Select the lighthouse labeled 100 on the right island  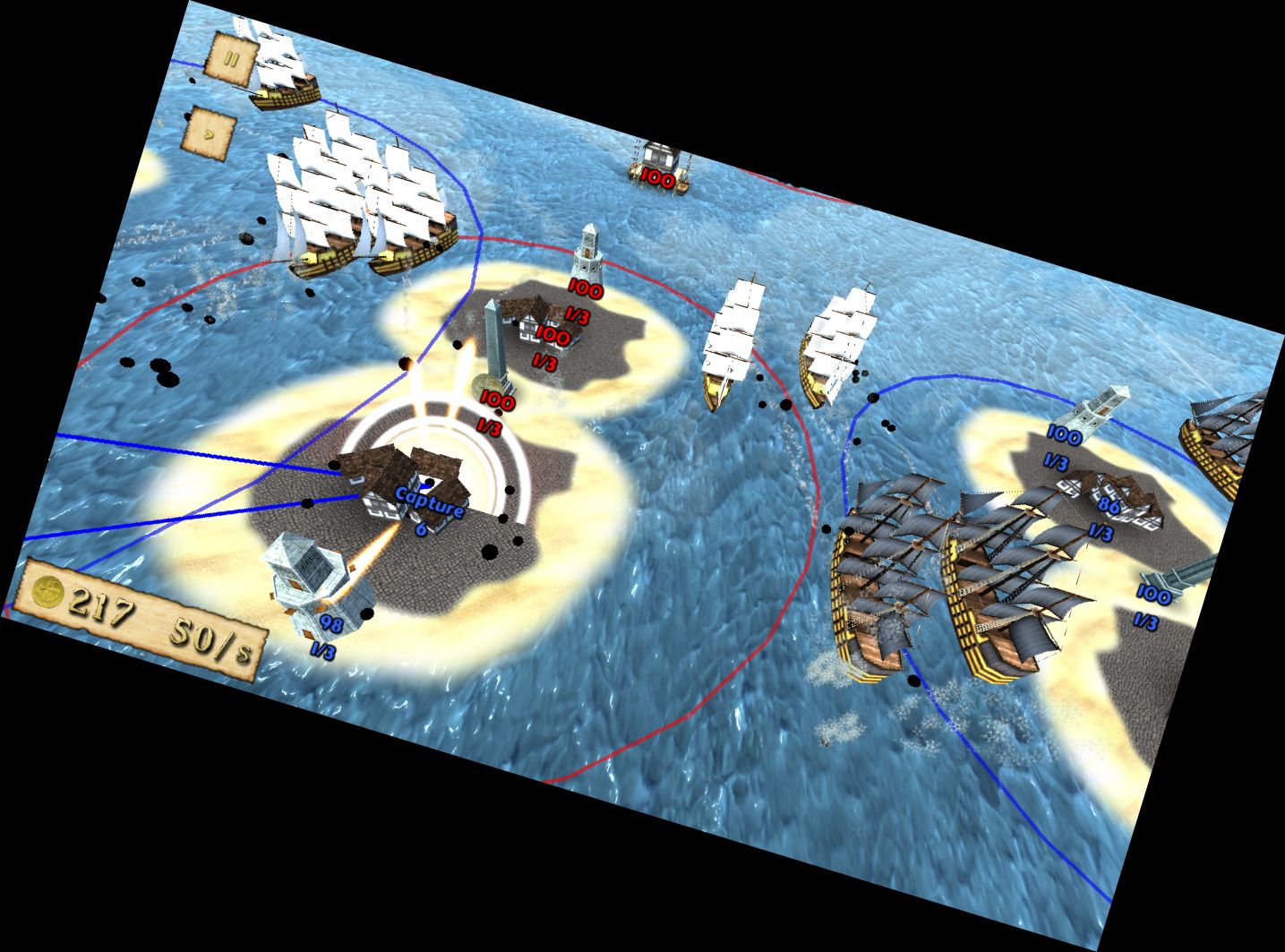1094,409
